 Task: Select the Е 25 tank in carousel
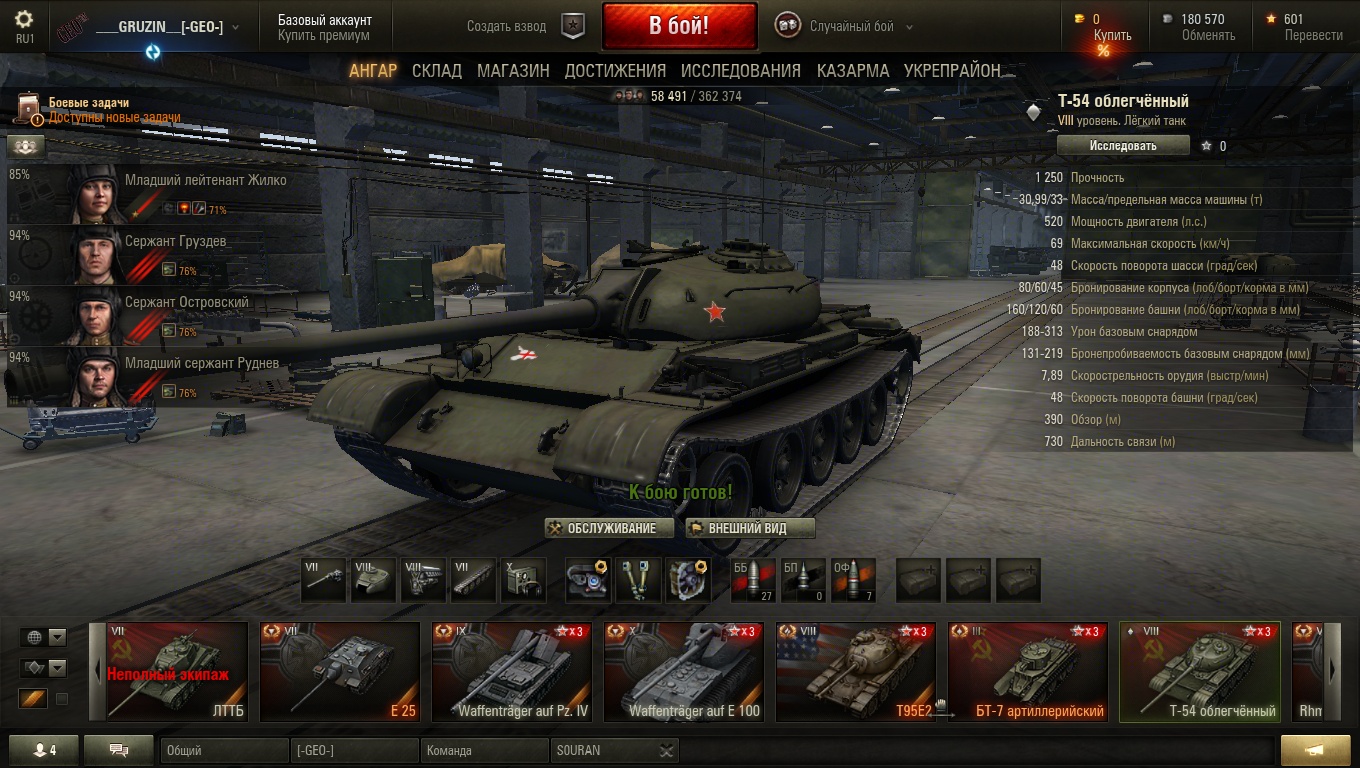coord(340,671)
